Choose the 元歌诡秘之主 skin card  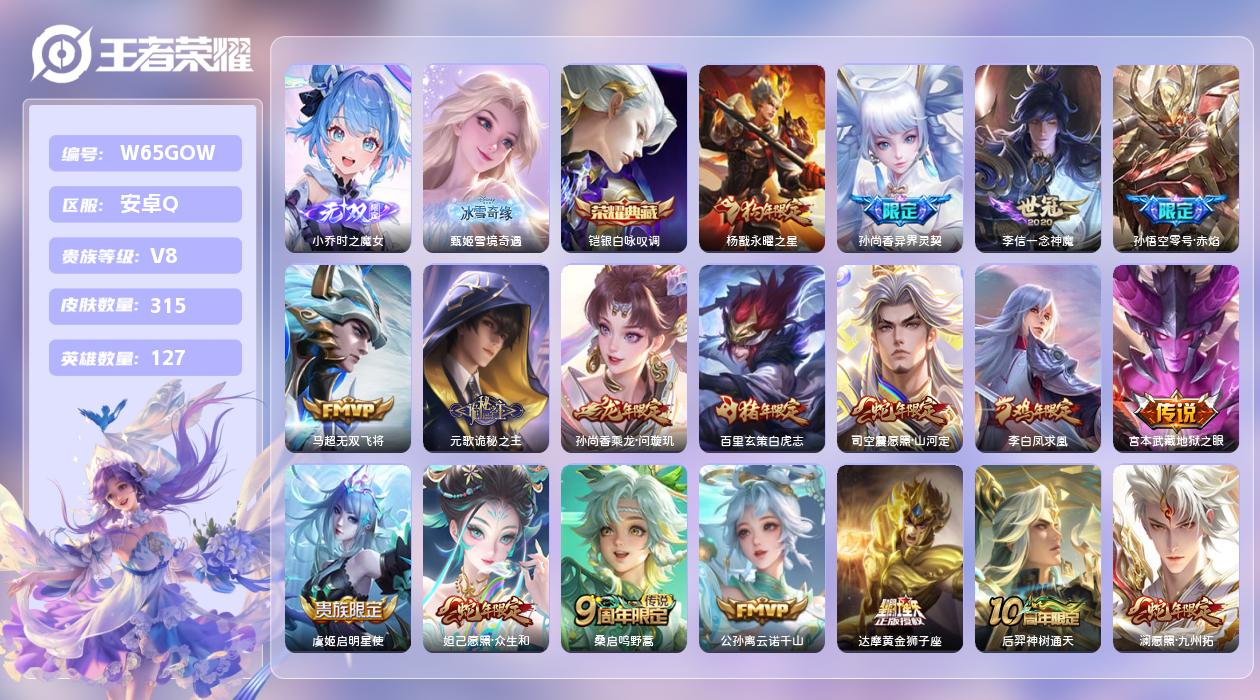pyautogui.click(x=486, y=358)
